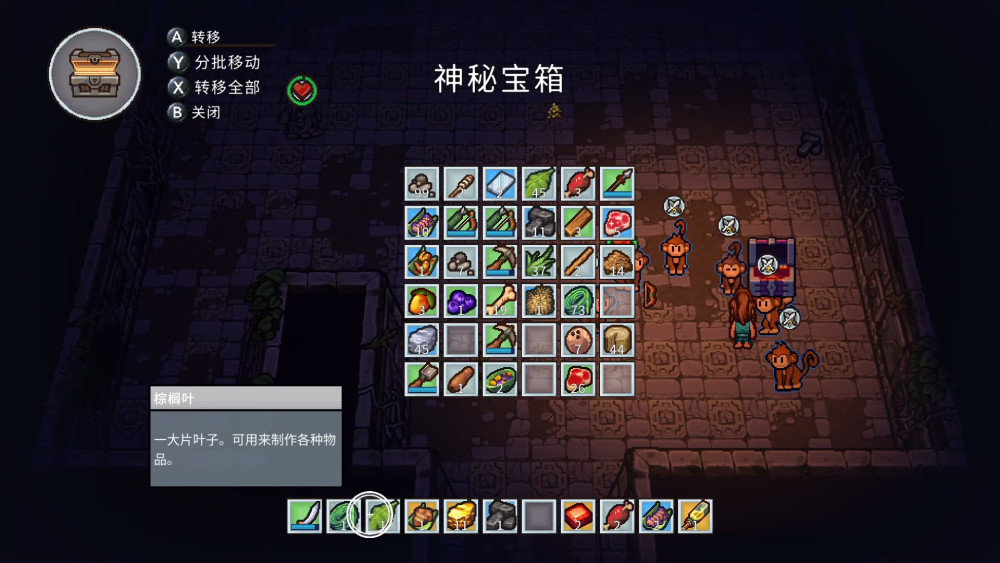The width and height of the screenshot is (1000, 563).
Task: Select the coconut stack of 7
Action: (578, 339)
